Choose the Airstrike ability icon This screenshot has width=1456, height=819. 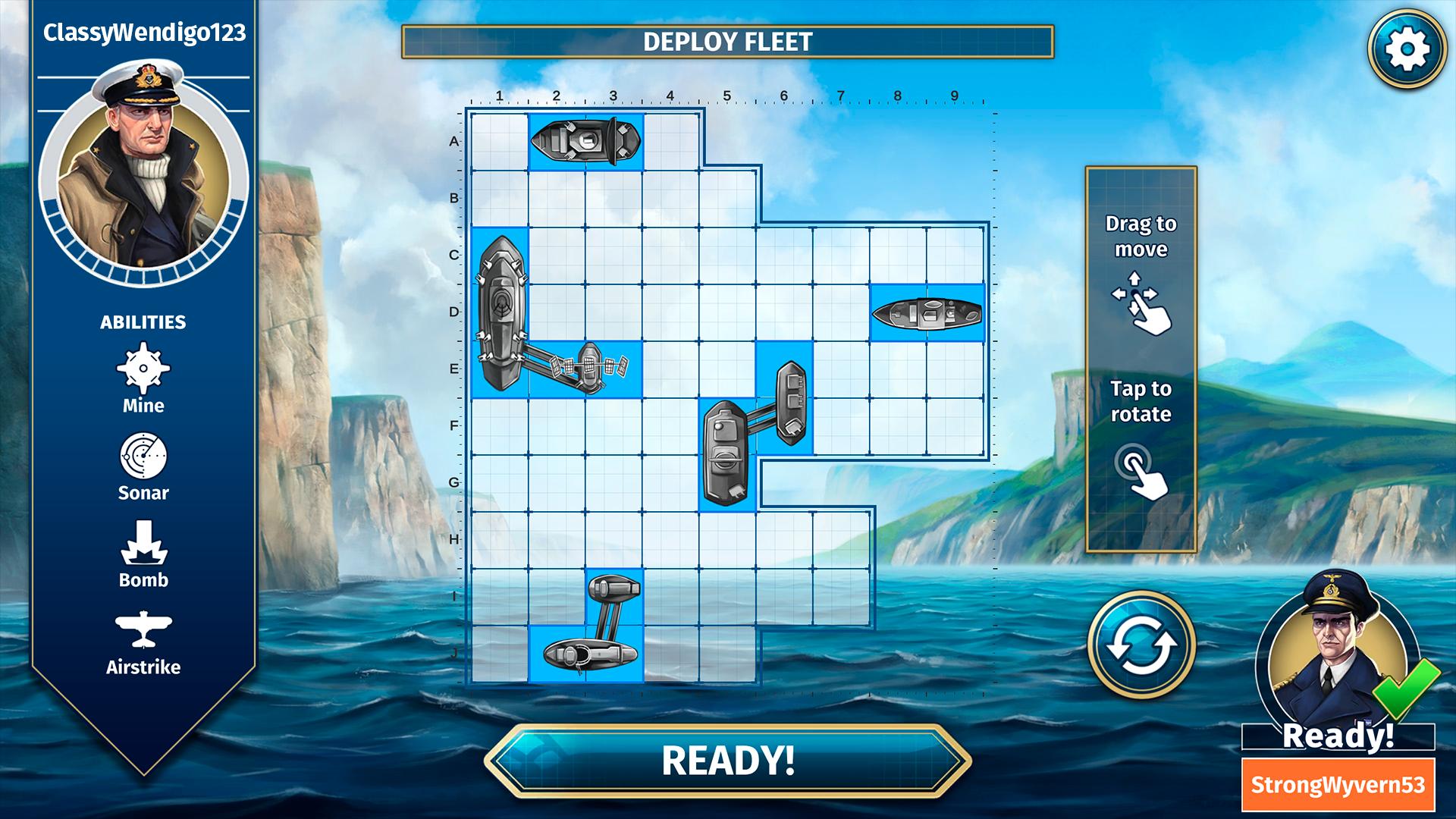143,630
